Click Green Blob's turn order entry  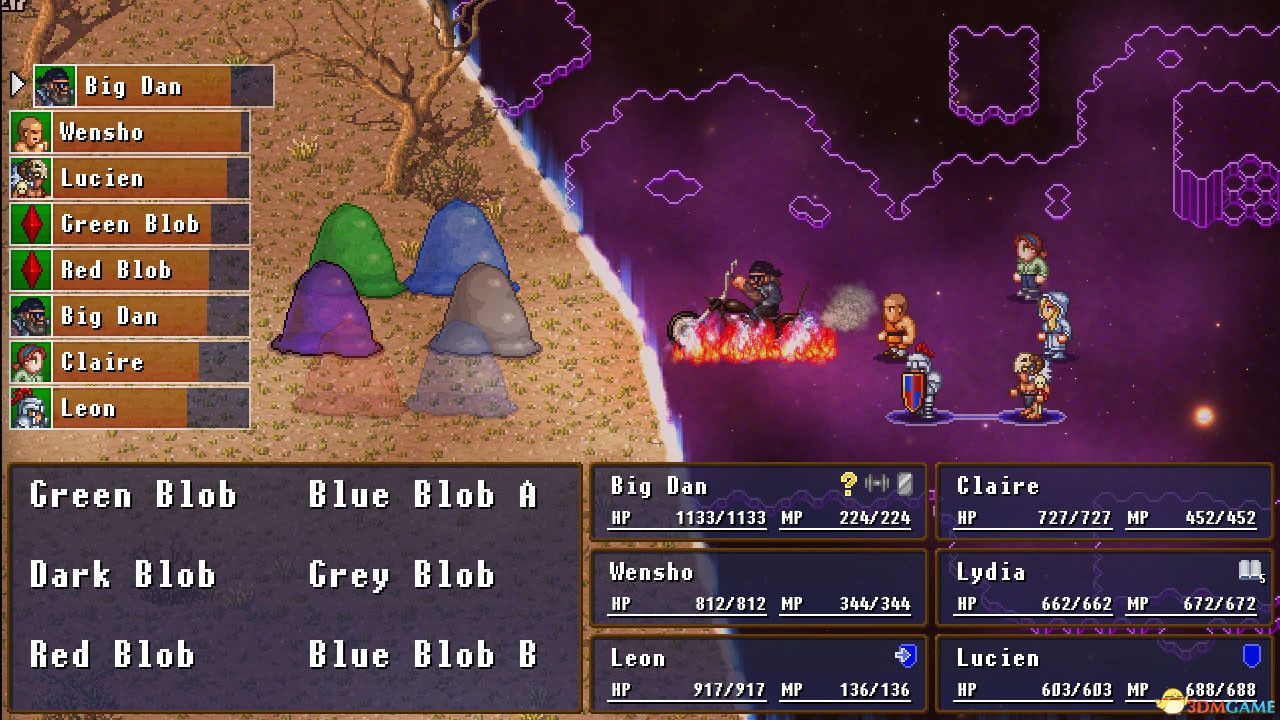point(129,224)
